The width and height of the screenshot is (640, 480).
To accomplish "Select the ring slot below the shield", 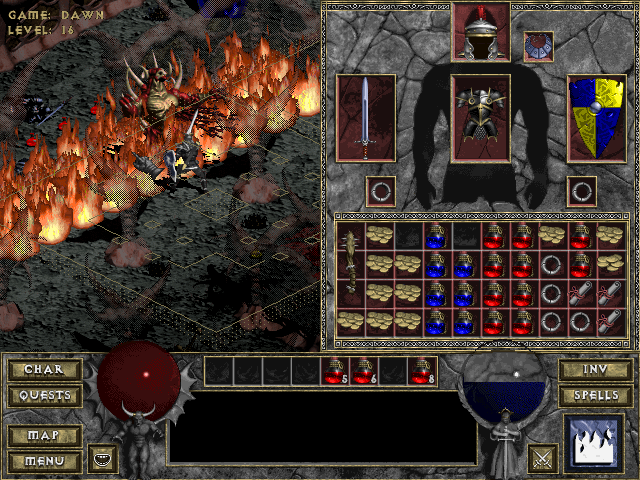I will [582, 190].
